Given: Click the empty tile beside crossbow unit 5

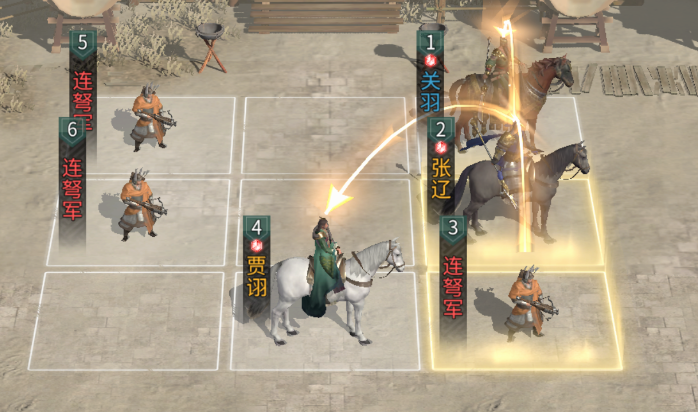Looking at the screenshot, I should point(325,135).
